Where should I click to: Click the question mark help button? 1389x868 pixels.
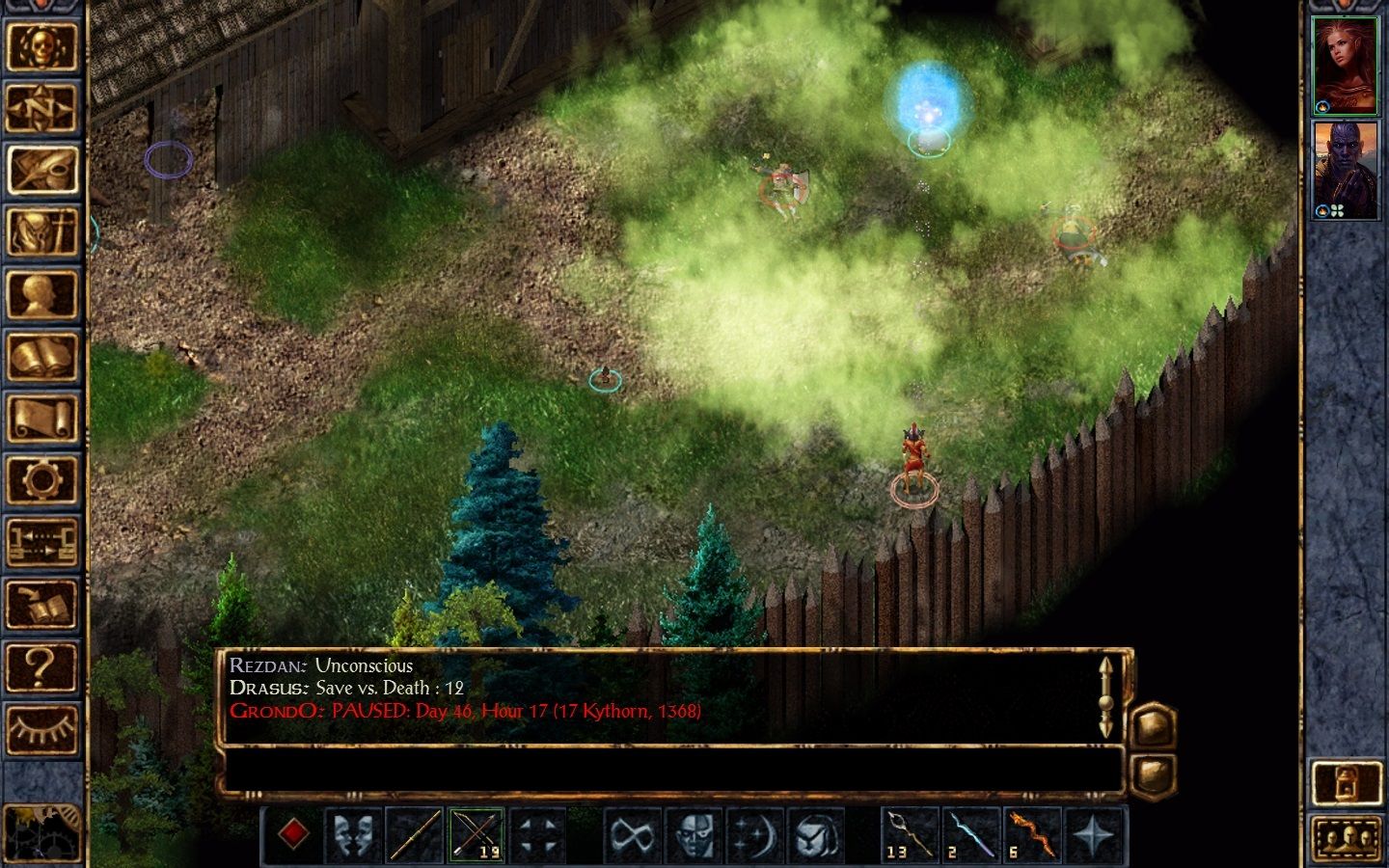[41, 665]
